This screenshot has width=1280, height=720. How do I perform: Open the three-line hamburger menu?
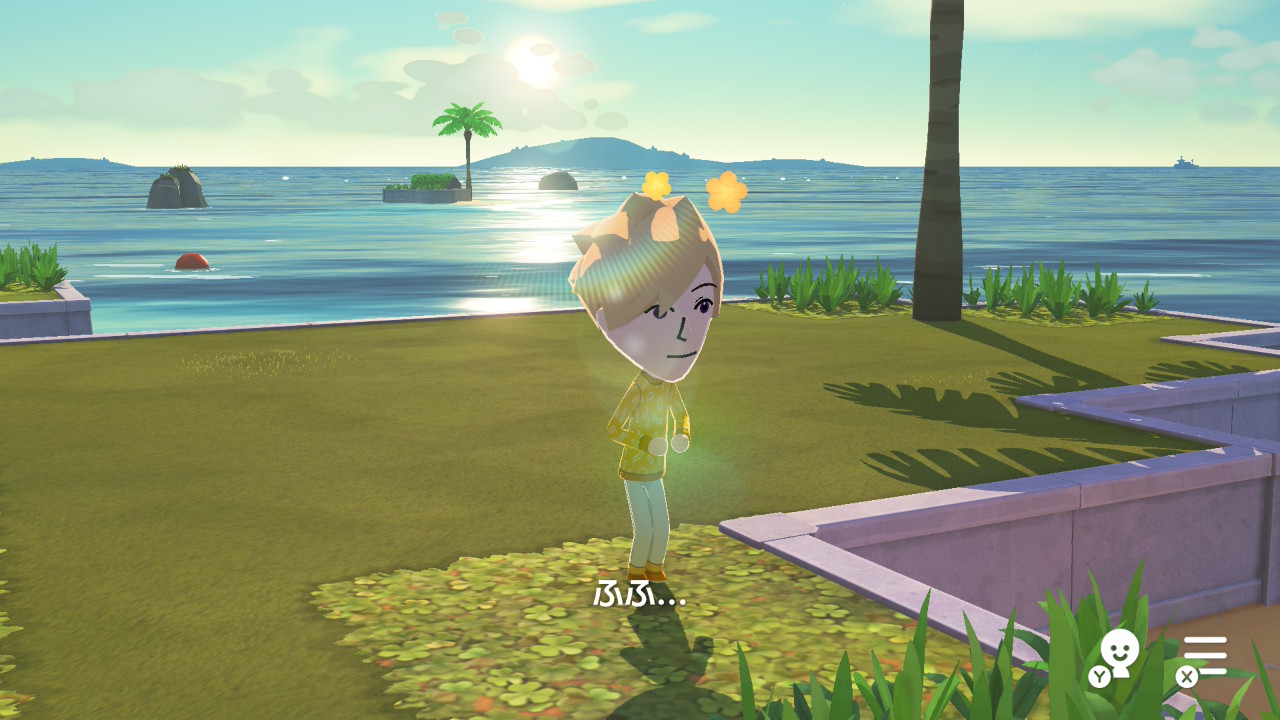click(1205, 655)
